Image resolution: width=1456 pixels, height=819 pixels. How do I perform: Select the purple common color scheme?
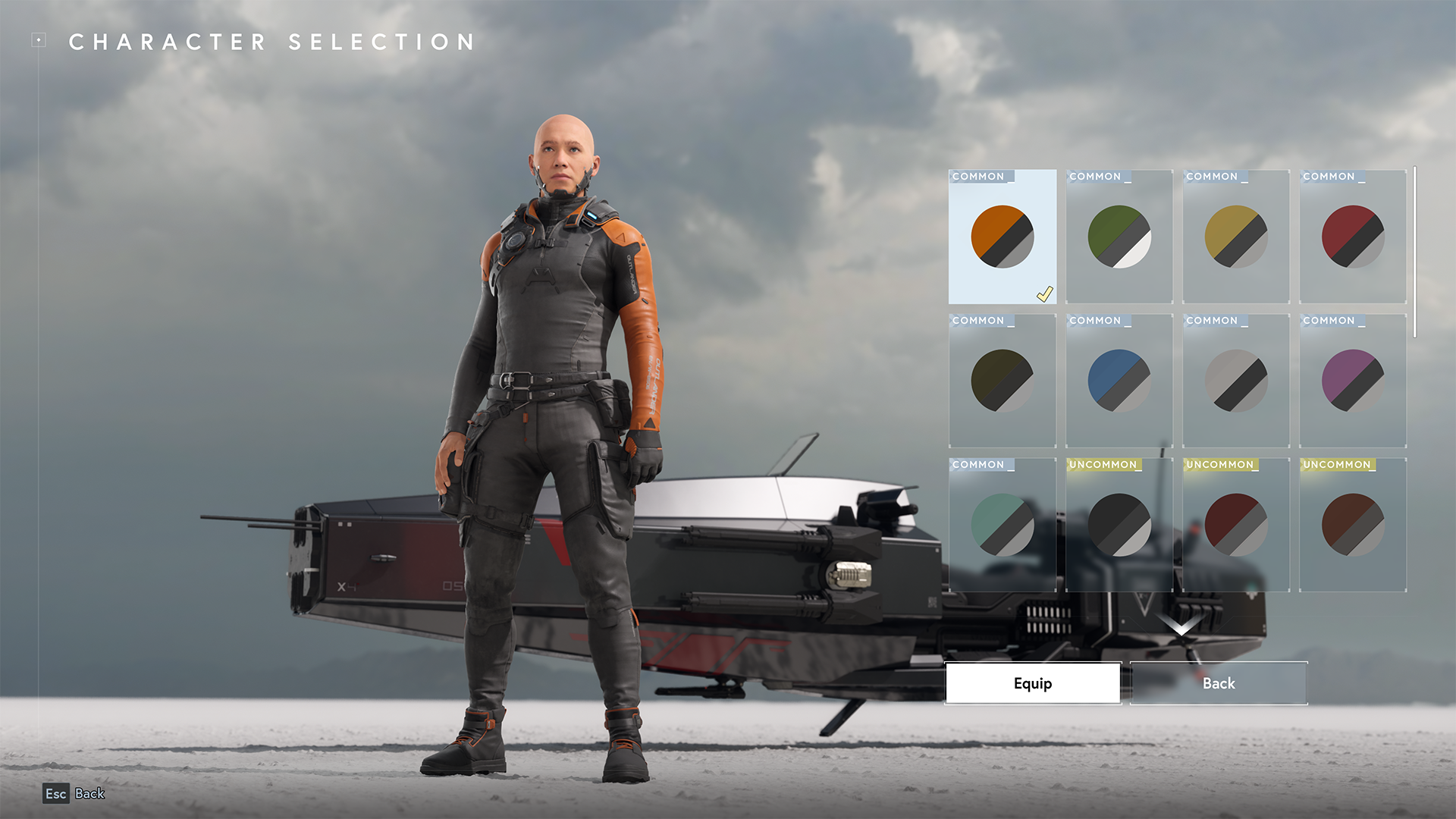(1352, 381)
